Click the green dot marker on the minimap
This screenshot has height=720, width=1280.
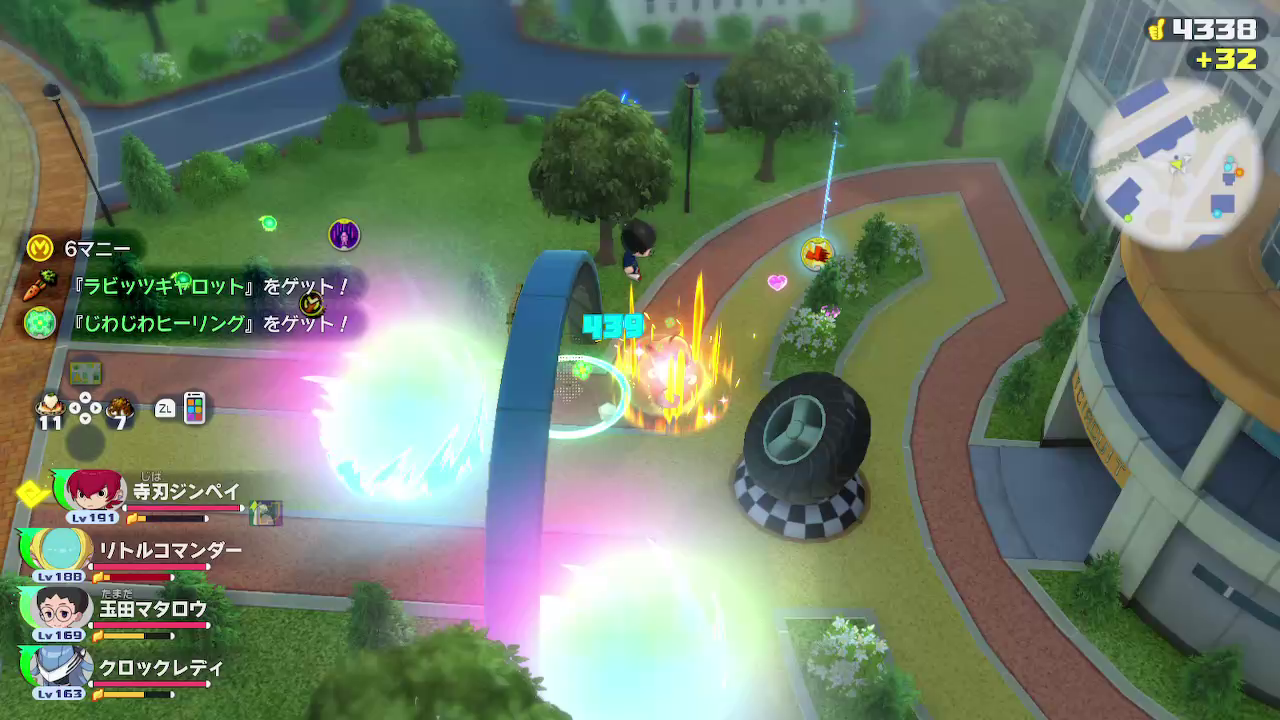1128,216
